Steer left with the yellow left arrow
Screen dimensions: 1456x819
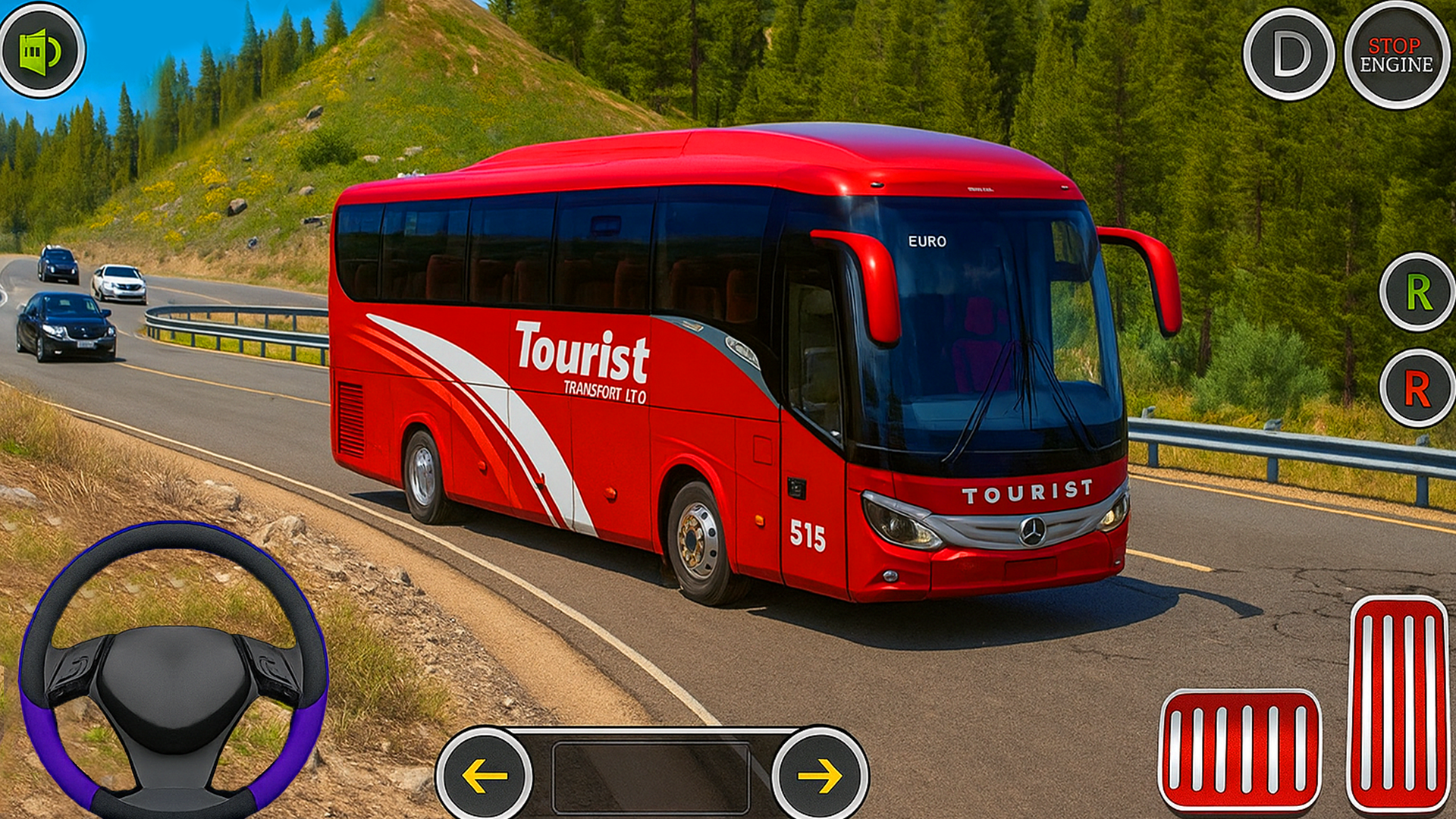[x=485, y=775]
